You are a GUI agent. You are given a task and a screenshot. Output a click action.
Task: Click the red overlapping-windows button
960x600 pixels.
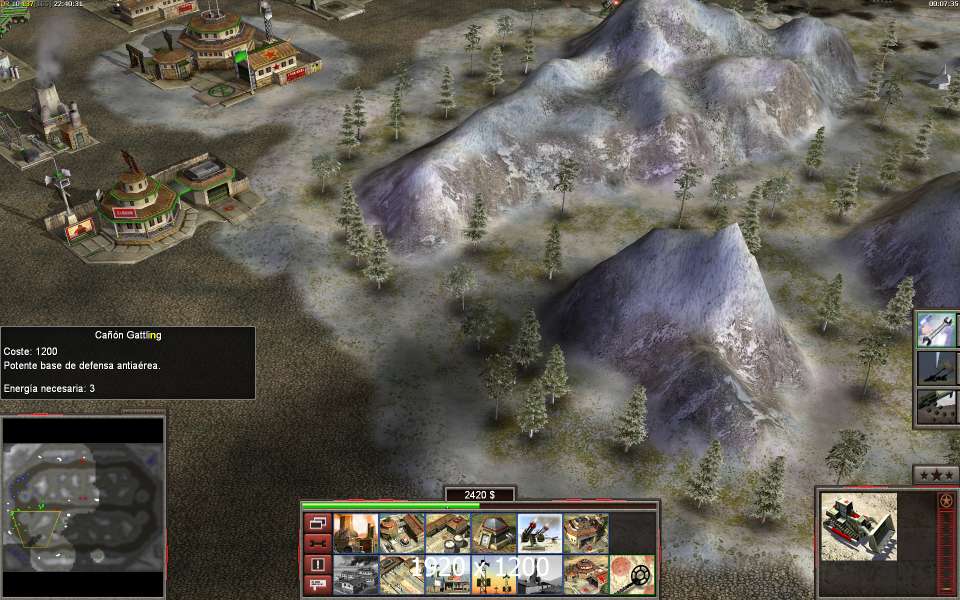pyautogui.click(x=317, y=523)
